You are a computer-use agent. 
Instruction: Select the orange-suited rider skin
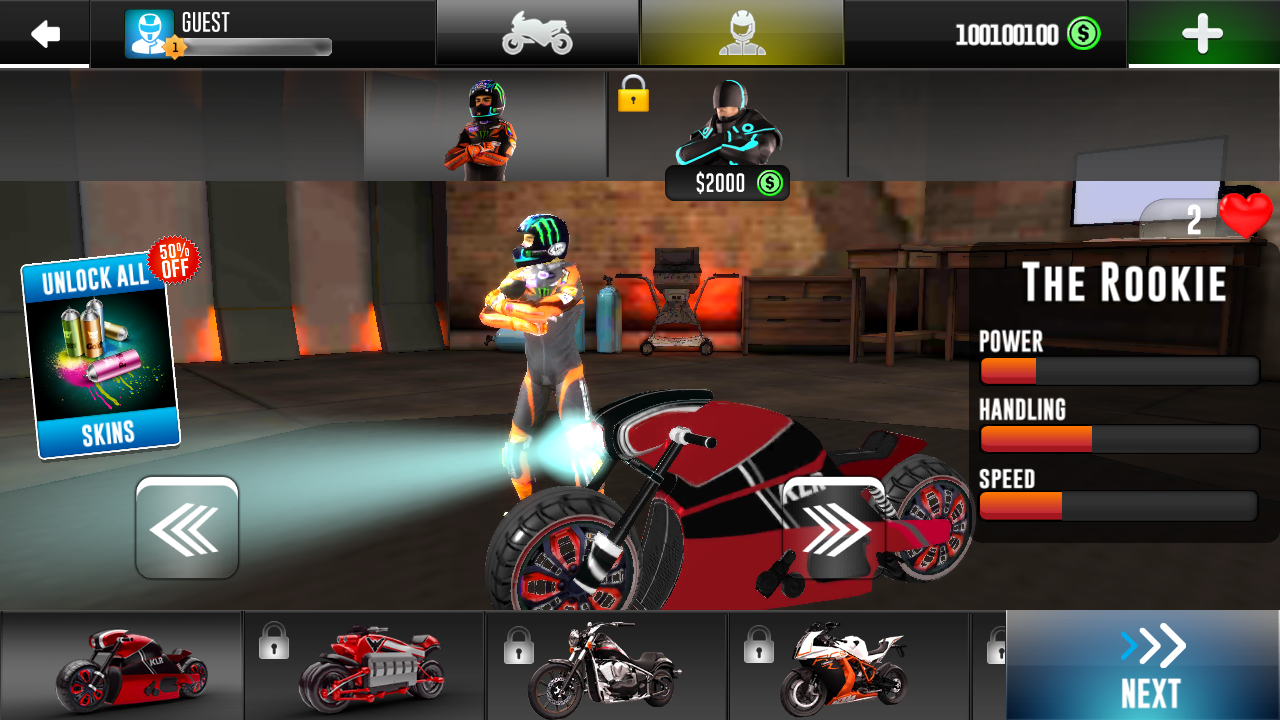[485, 128]
